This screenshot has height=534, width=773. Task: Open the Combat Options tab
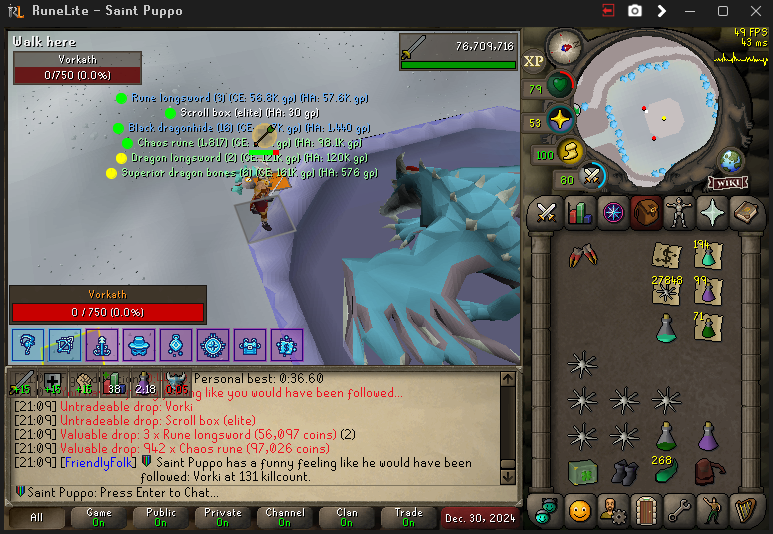(547, 213)
